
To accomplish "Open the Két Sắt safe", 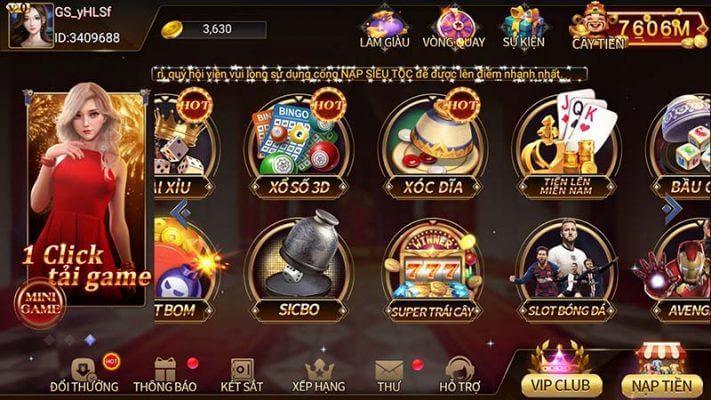I will pyautogui.click(x=242, y=375).
